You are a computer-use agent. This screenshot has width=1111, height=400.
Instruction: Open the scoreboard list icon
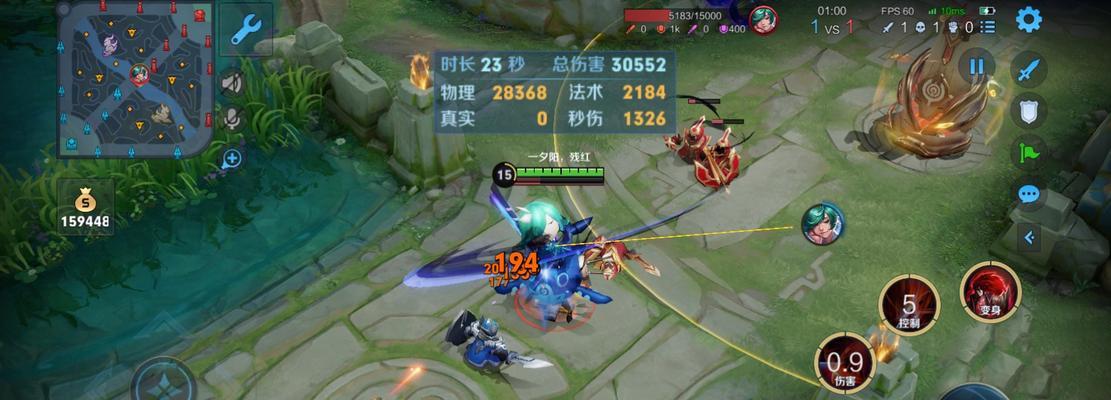point(988,28)
